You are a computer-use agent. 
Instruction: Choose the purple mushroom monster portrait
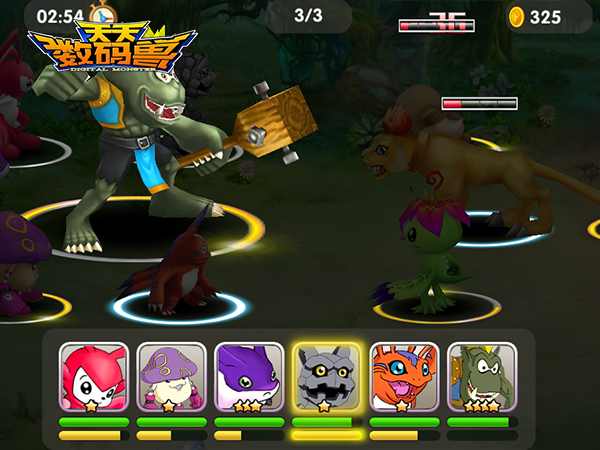[x=171, y=378]
